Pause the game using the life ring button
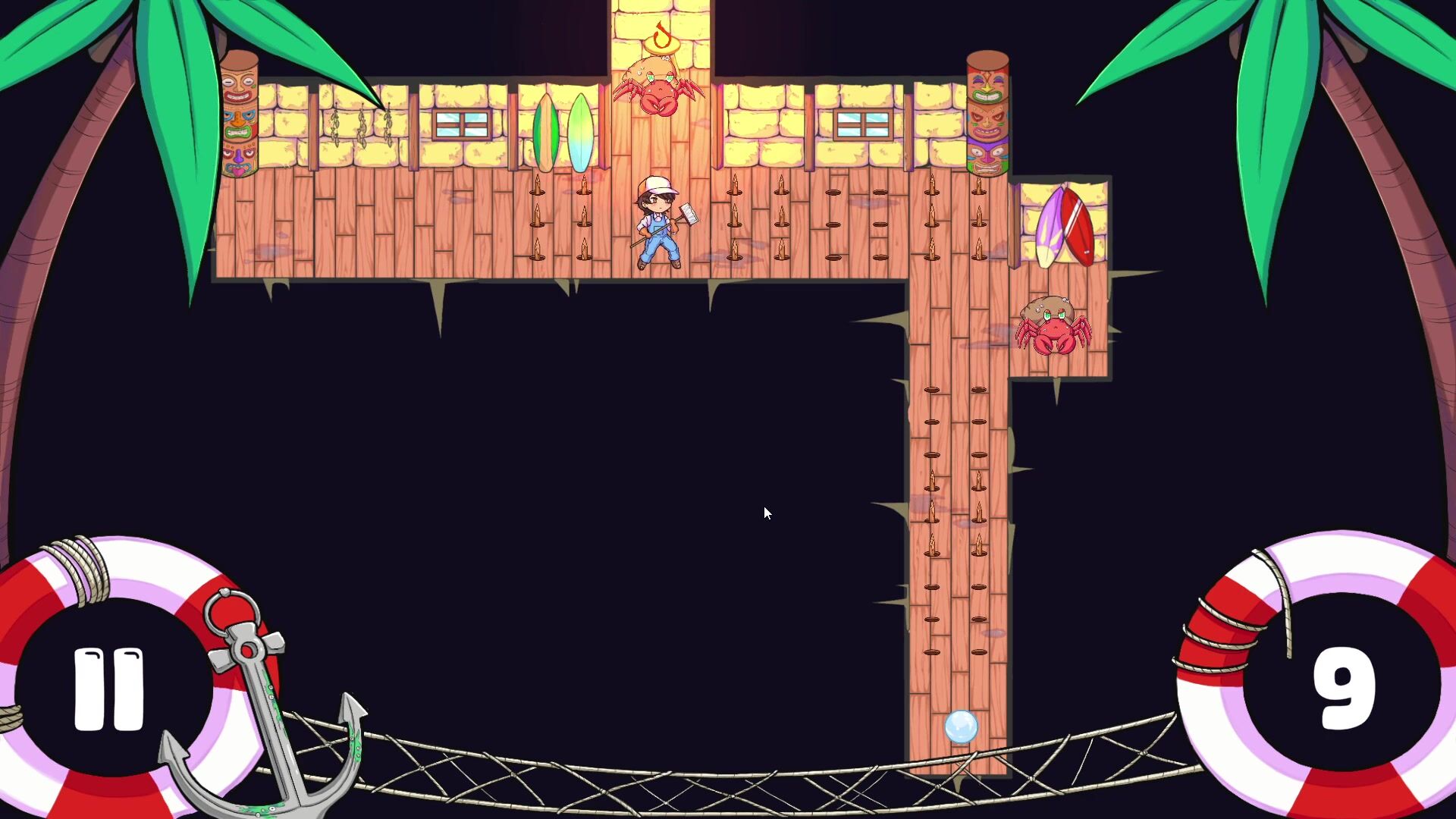Image resolution: width=1456 pixels, height=819 pixels. [108, 689]
